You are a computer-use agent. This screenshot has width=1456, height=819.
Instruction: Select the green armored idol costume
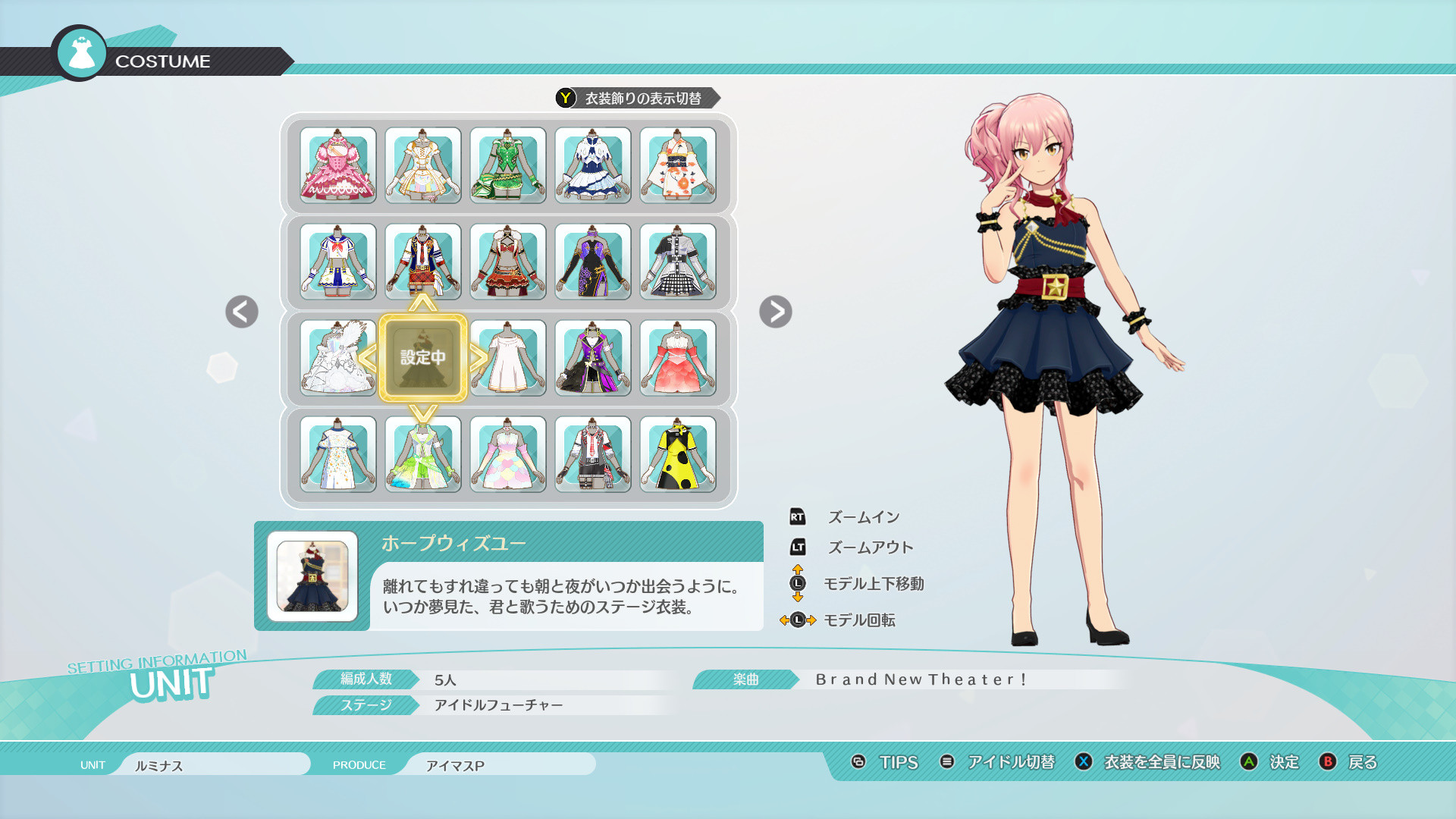point(507,165)
